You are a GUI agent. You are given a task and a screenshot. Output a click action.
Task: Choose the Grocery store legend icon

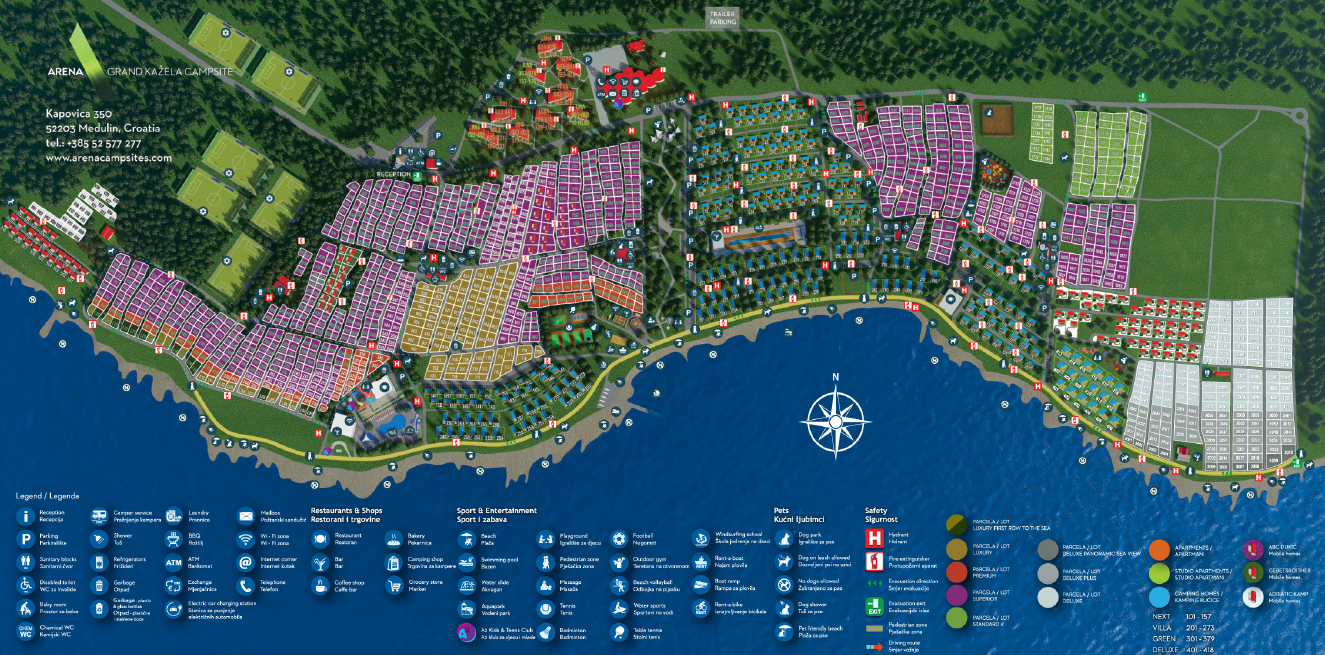click(392, 584)
